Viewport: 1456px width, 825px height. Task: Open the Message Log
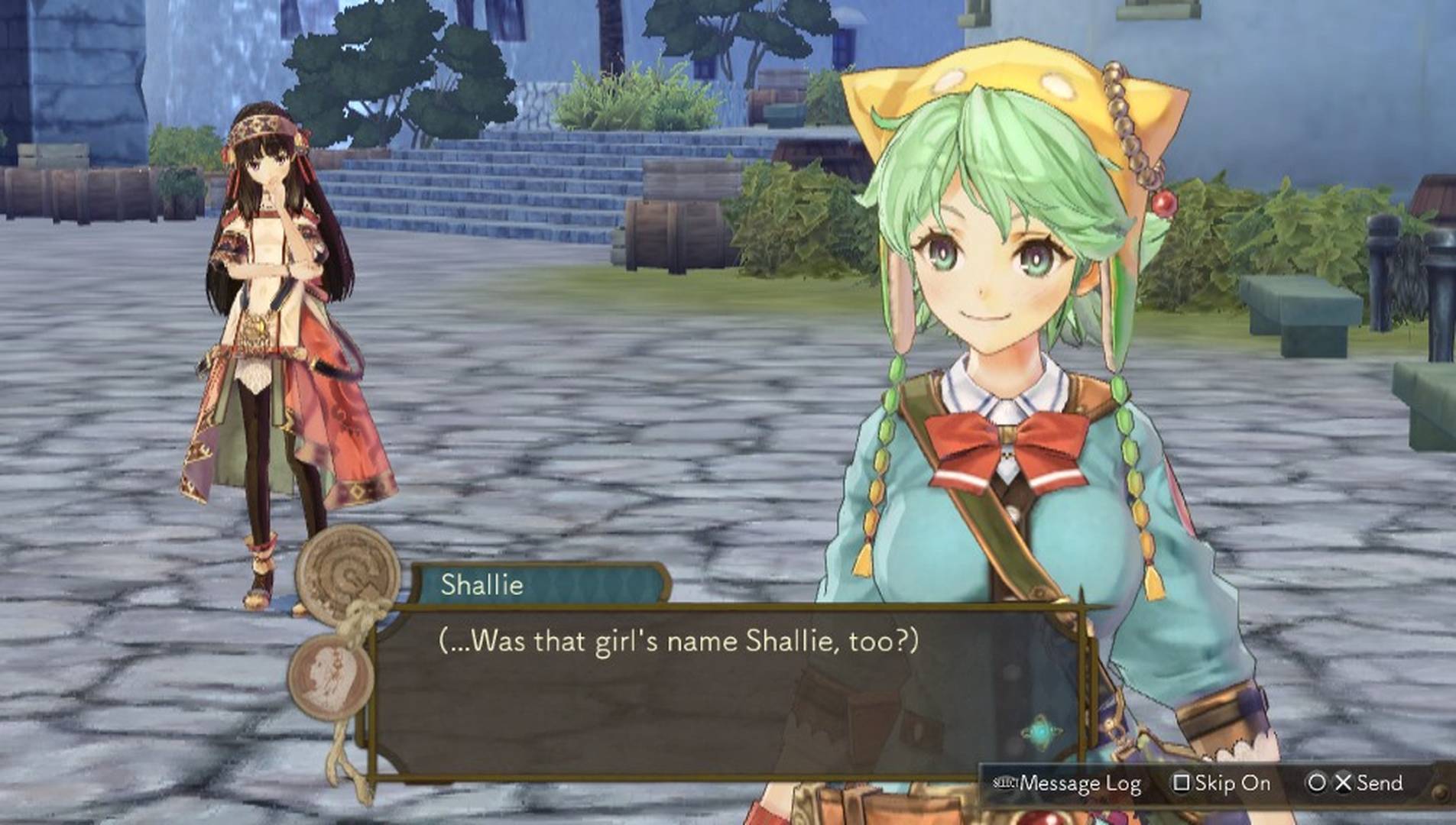click(1067, 784)
